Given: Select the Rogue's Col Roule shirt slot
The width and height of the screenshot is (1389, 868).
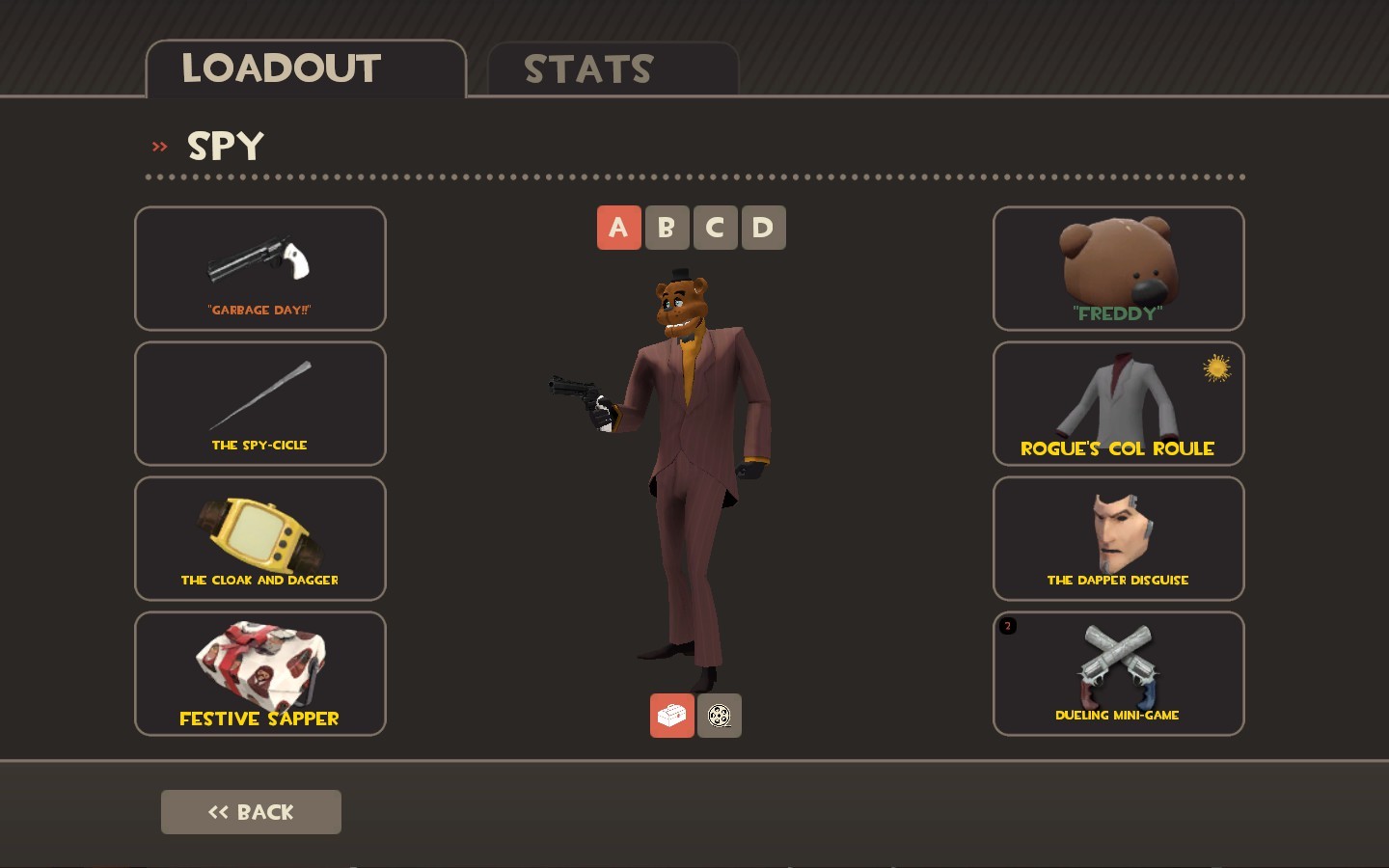Looking at the screenshot, I should coord(1117,403).
